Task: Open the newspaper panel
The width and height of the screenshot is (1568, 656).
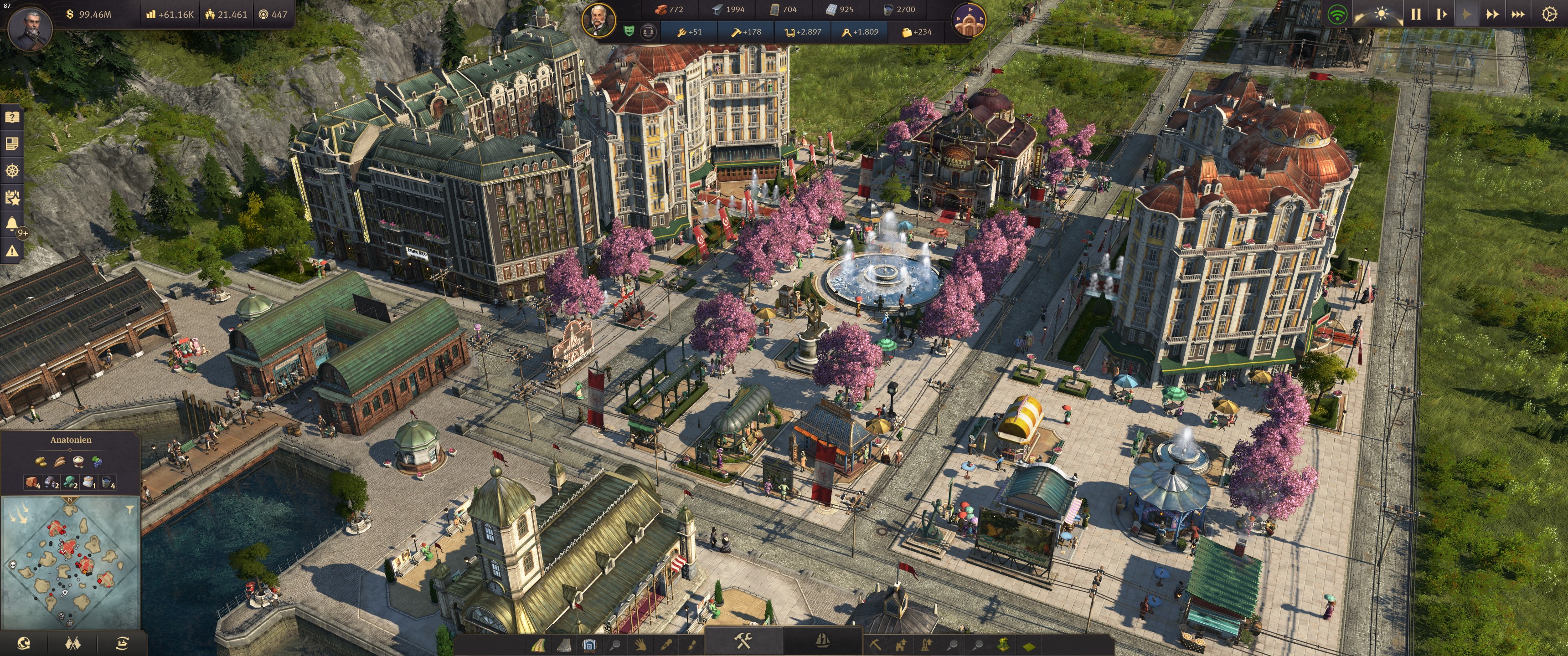Action: pyautogui.click(x=12, y=143)
